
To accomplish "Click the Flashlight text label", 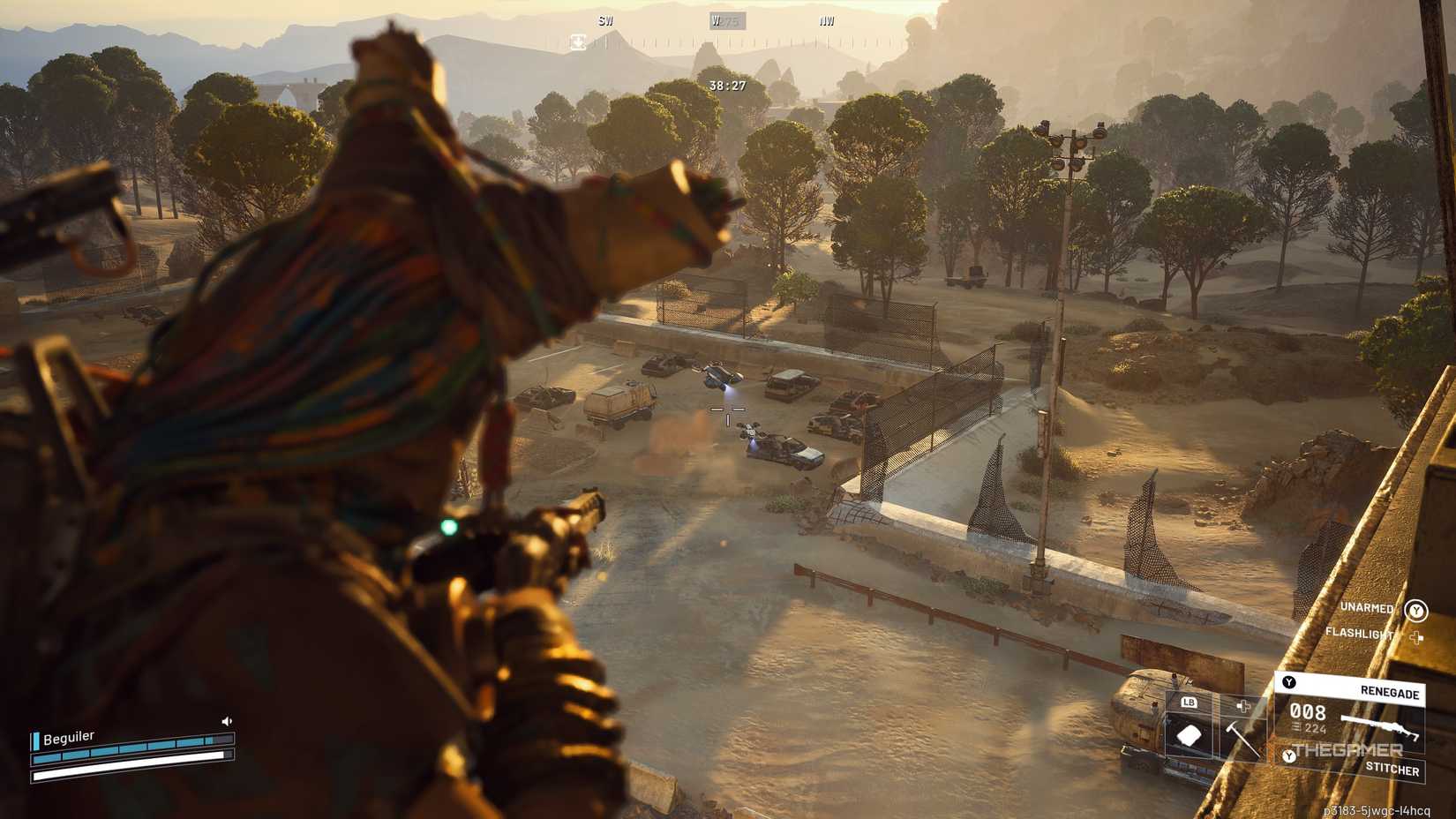I will 1360,634.
